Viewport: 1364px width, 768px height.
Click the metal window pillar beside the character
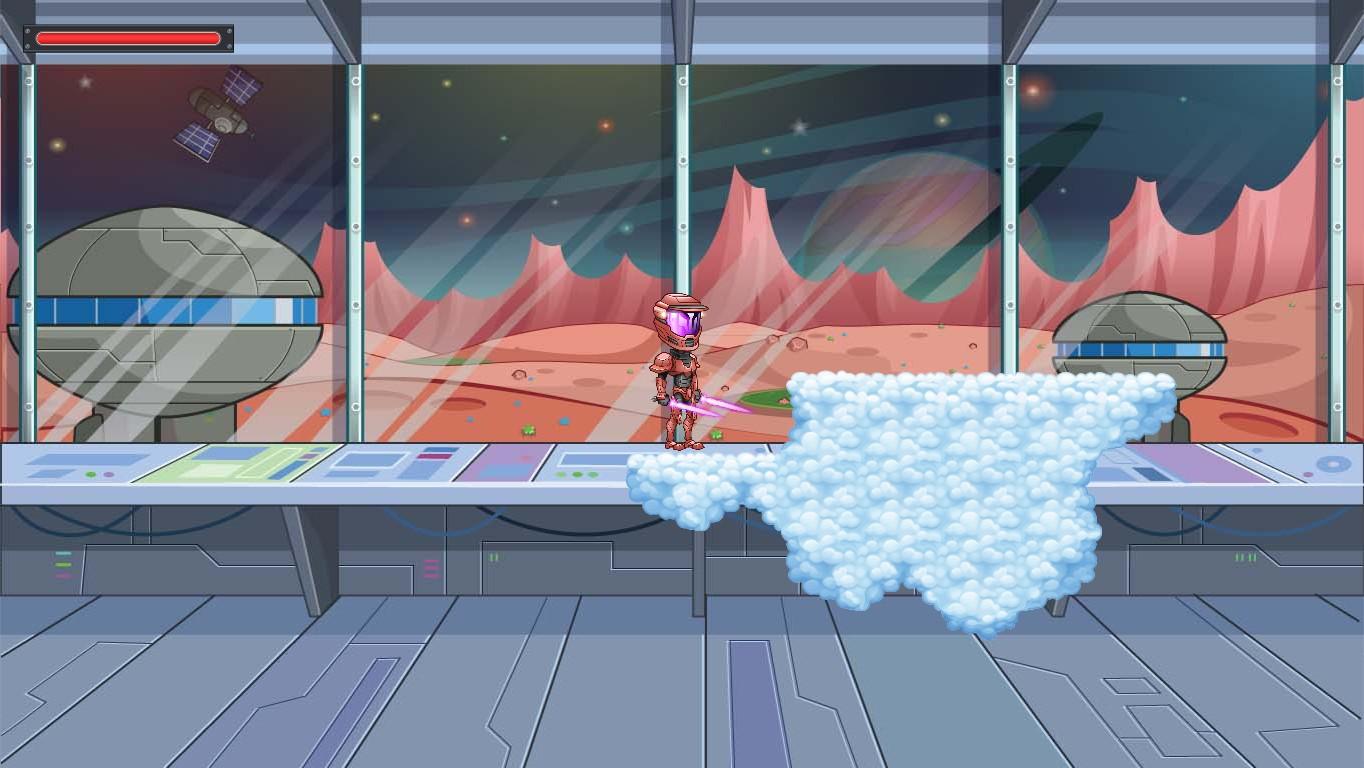coord(683,200)
